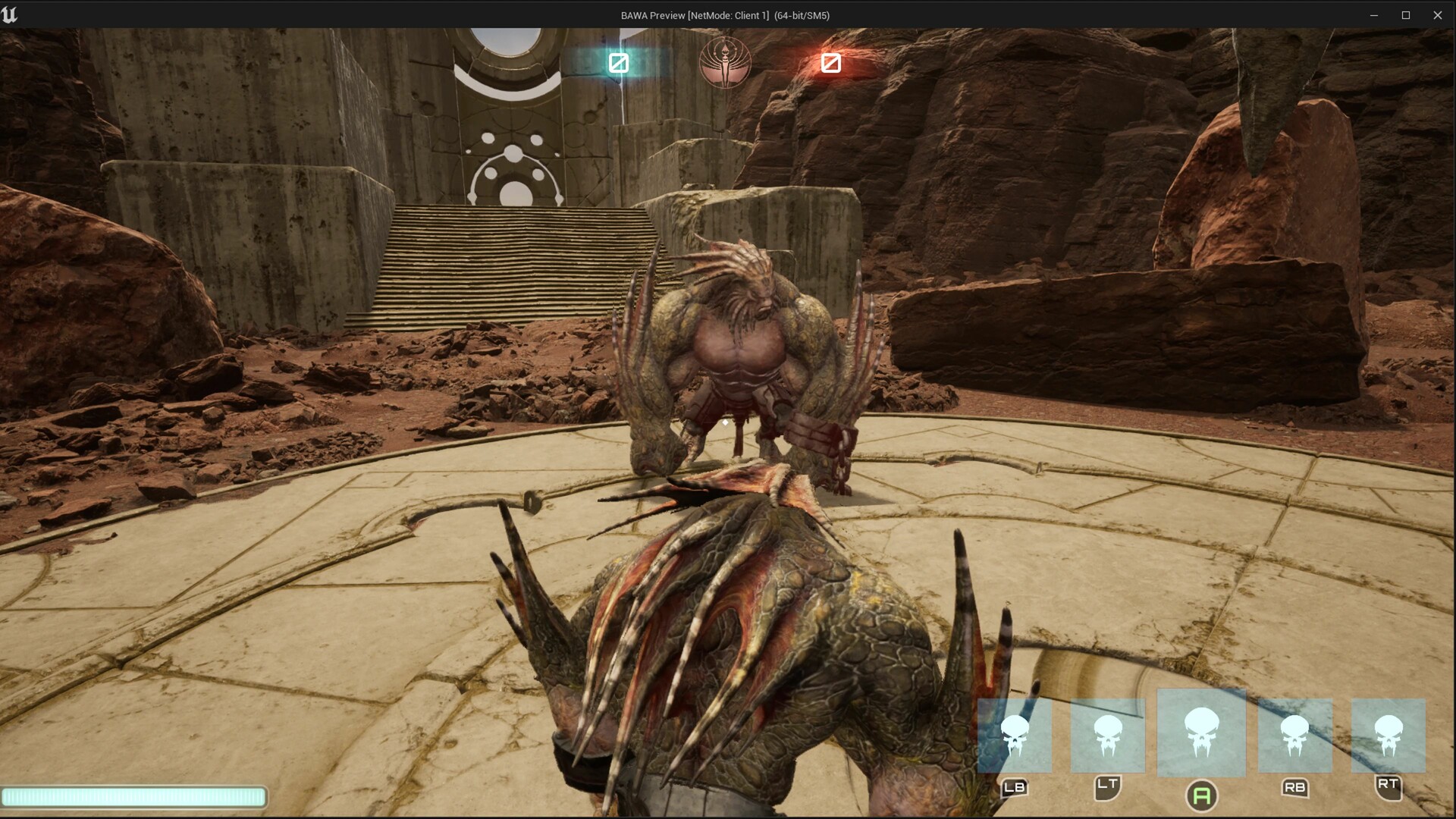Click the red team slashed-square icon
Viewport: 1456px width, 819px height.
point(830,63)
